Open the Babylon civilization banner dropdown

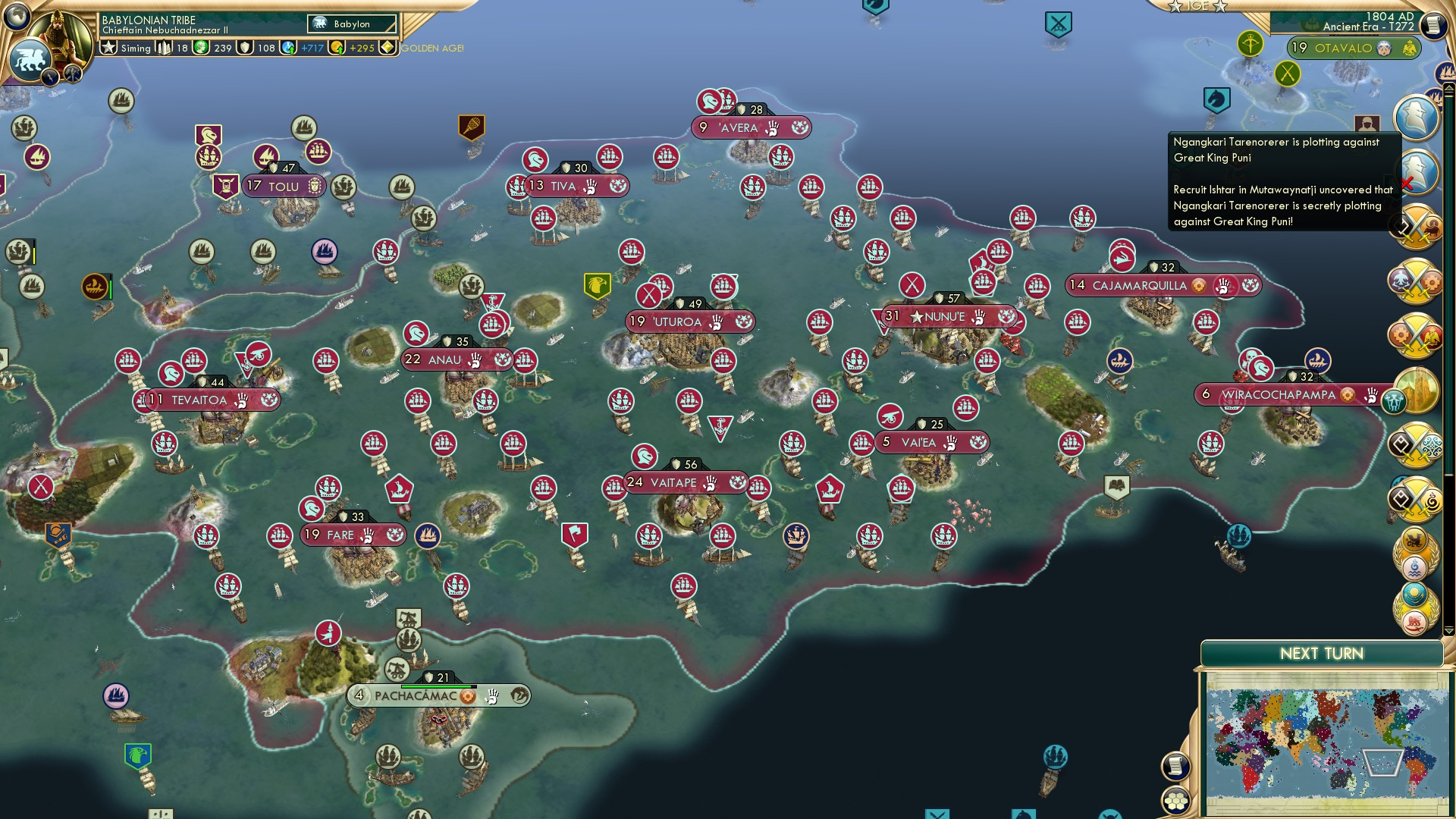(351, 24)
